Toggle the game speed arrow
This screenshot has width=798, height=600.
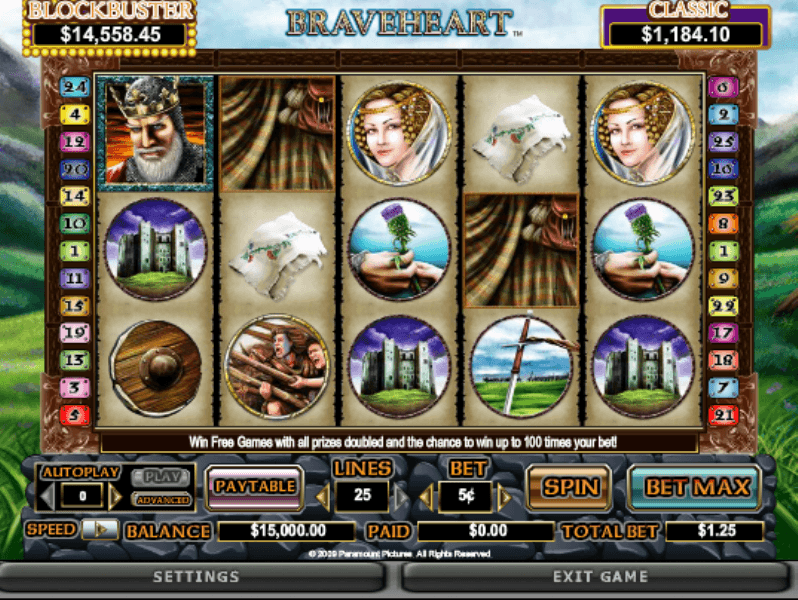100,529
